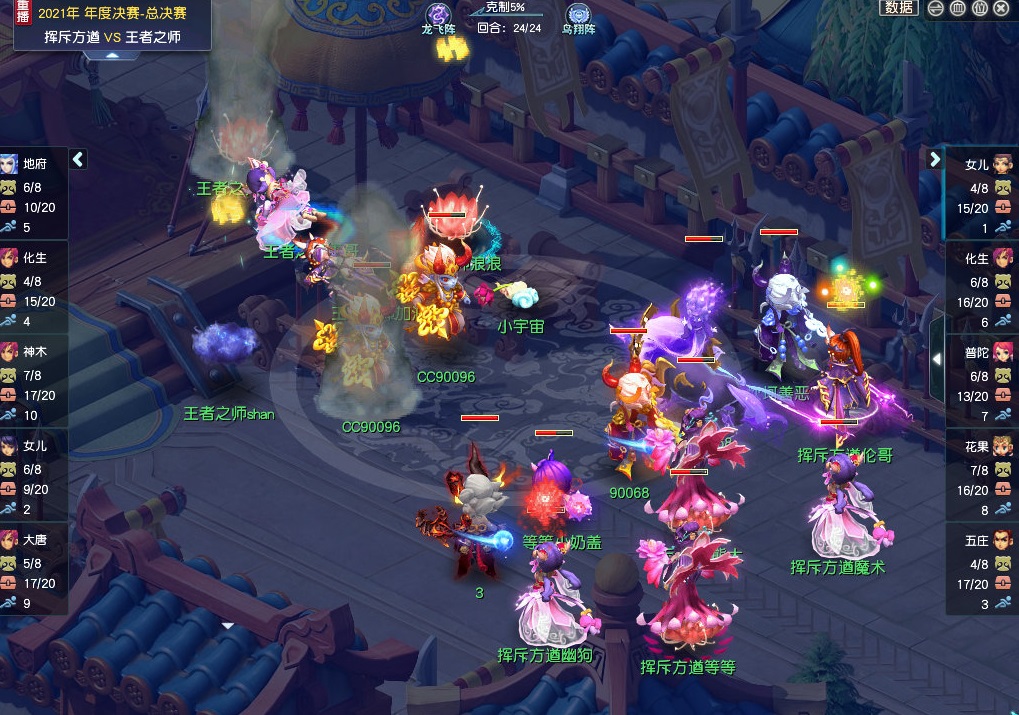Close the replay with the X button
This screenshot has height=715, width=1019.
(x=1002, y=8)
